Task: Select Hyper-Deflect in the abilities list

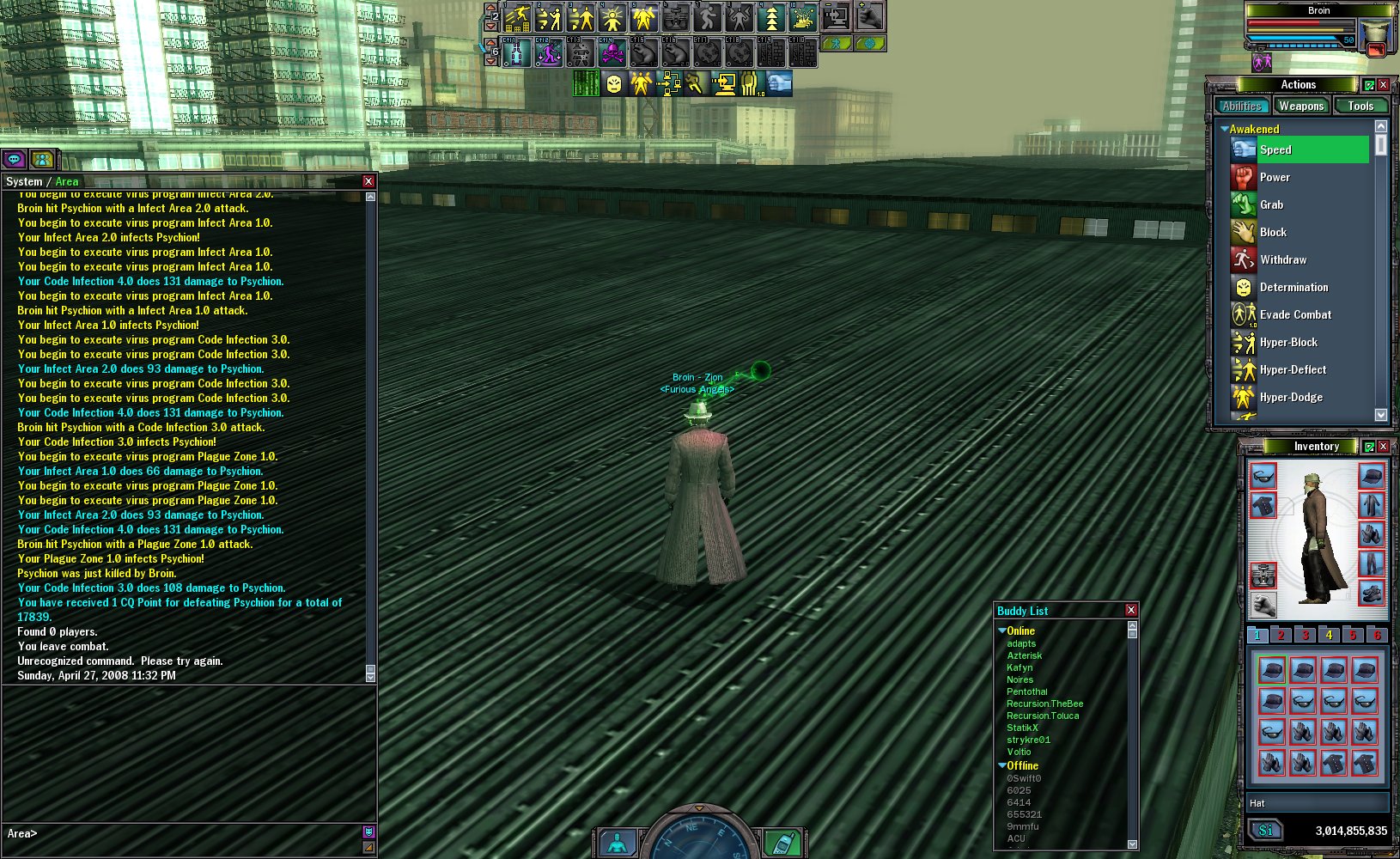Action: click(x=1293, y=369)
